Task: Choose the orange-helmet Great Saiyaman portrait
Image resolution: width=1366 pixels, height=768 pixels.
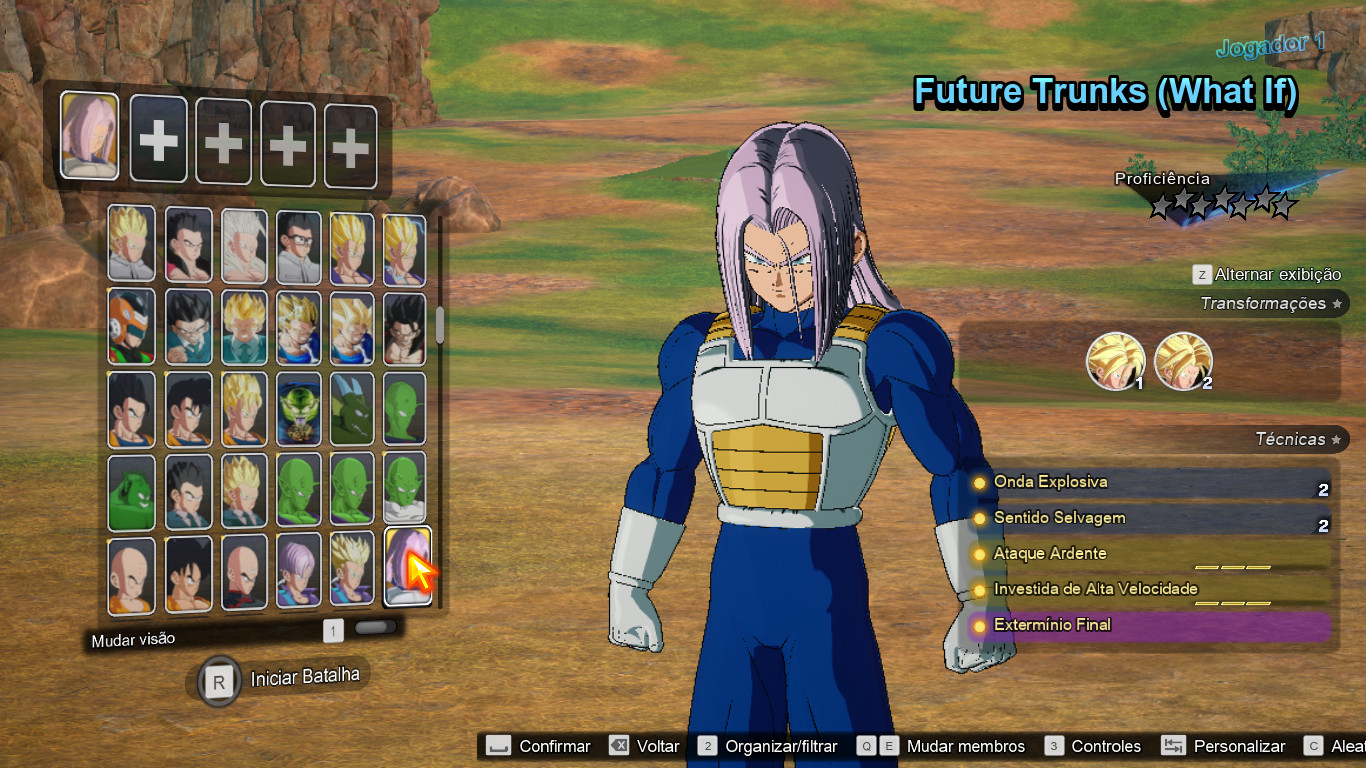Action: [x=131, y=327]
